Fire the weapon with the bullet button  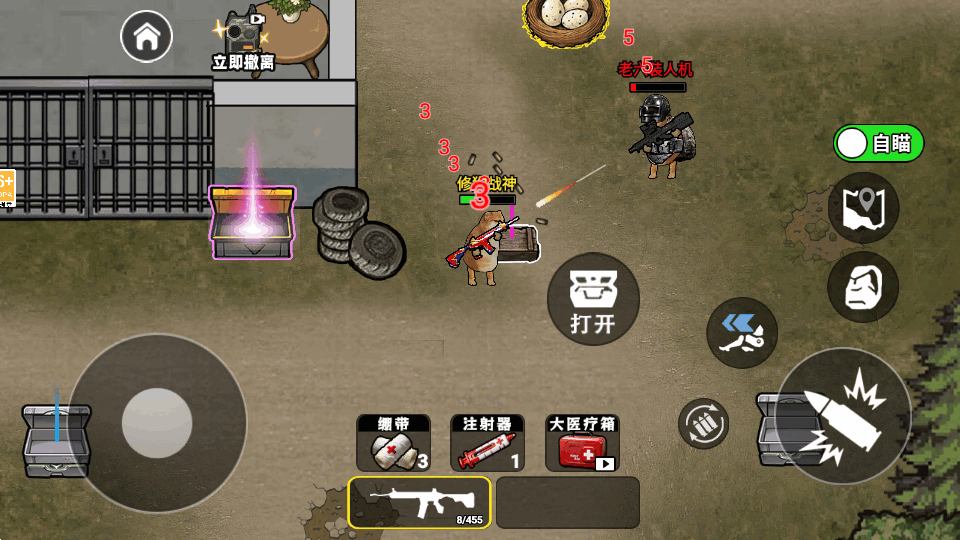click(843, 415)
